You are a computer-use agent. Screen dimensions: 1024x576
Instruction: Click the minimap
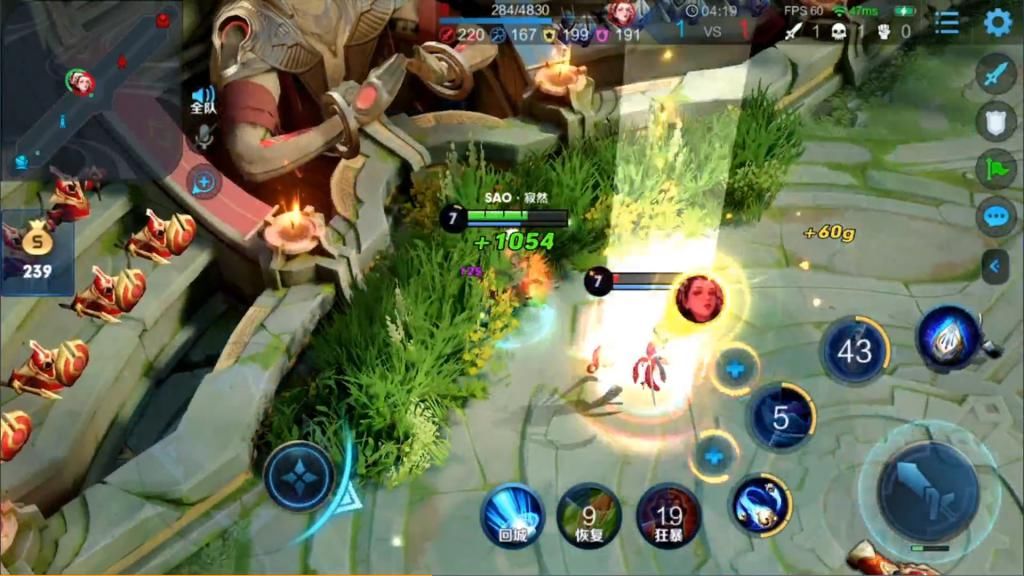(x=90, y=88)
